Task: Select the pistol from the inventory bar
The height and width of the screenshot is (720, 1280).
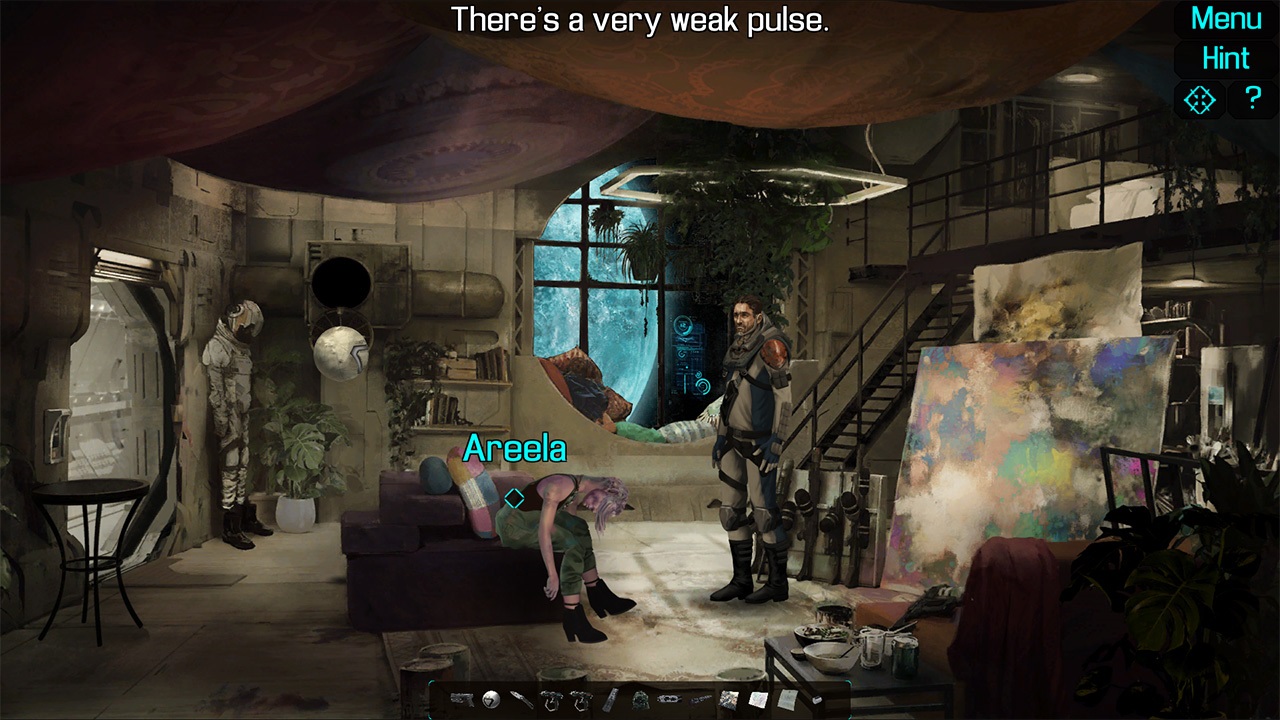Action: (462, 700)
